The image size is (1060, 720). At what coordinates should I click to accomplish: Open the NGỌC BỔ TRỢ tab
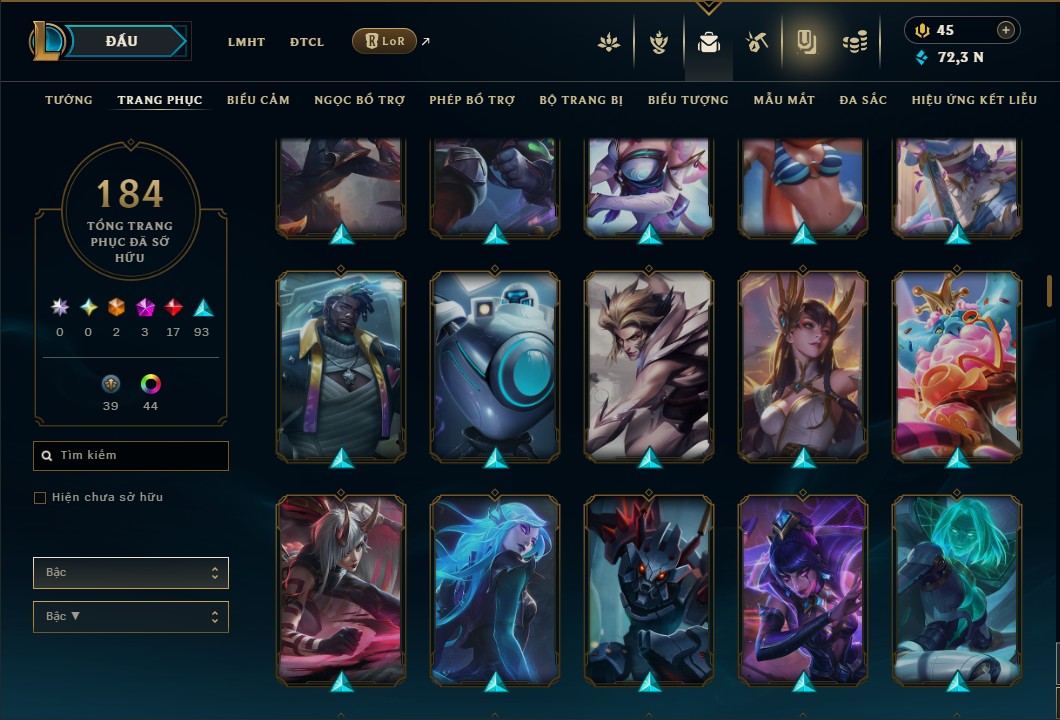point(359,100)
